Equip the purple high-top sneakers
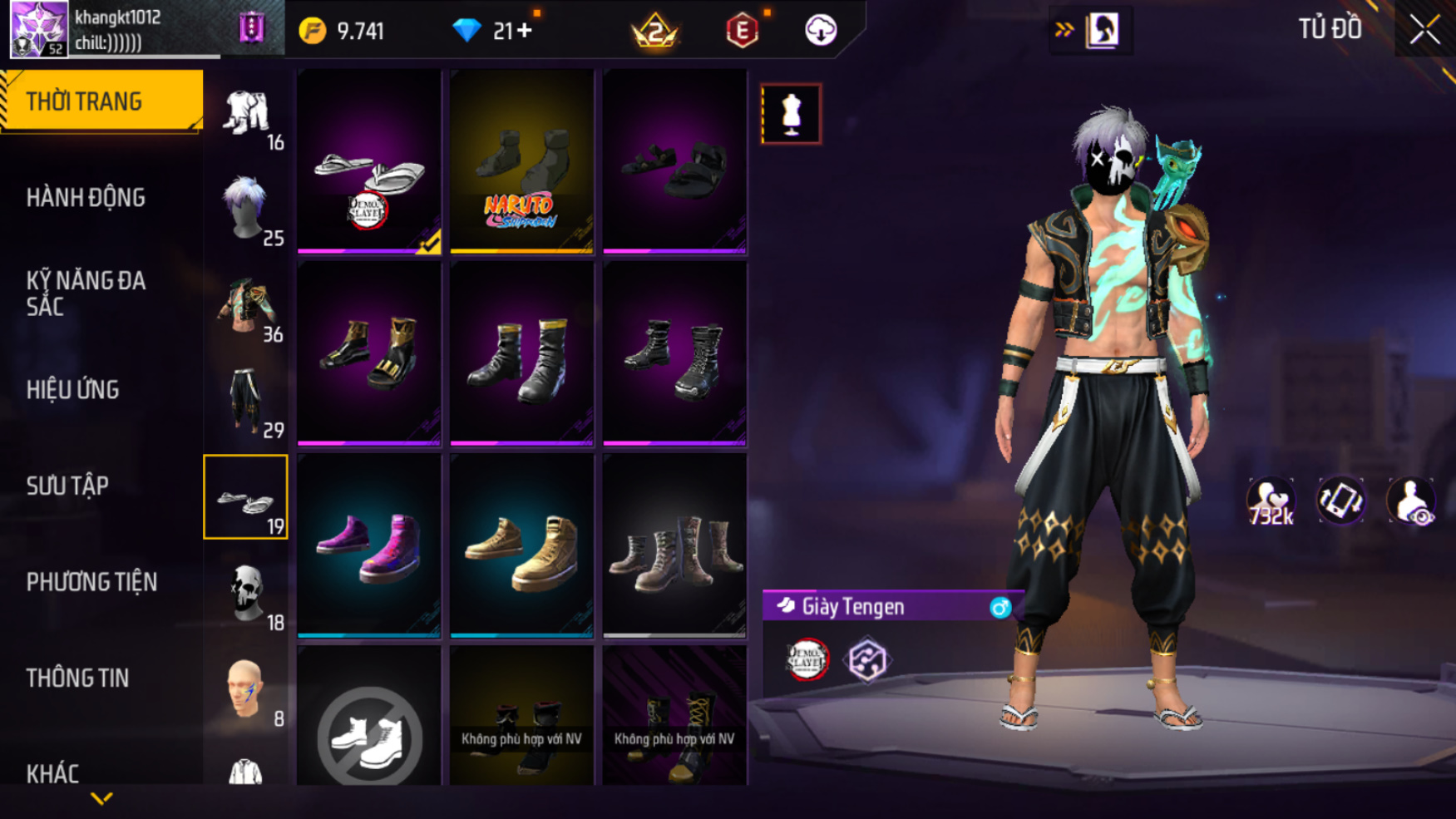The width and height of the screenshot is (1456, 819). click(369, 546)
